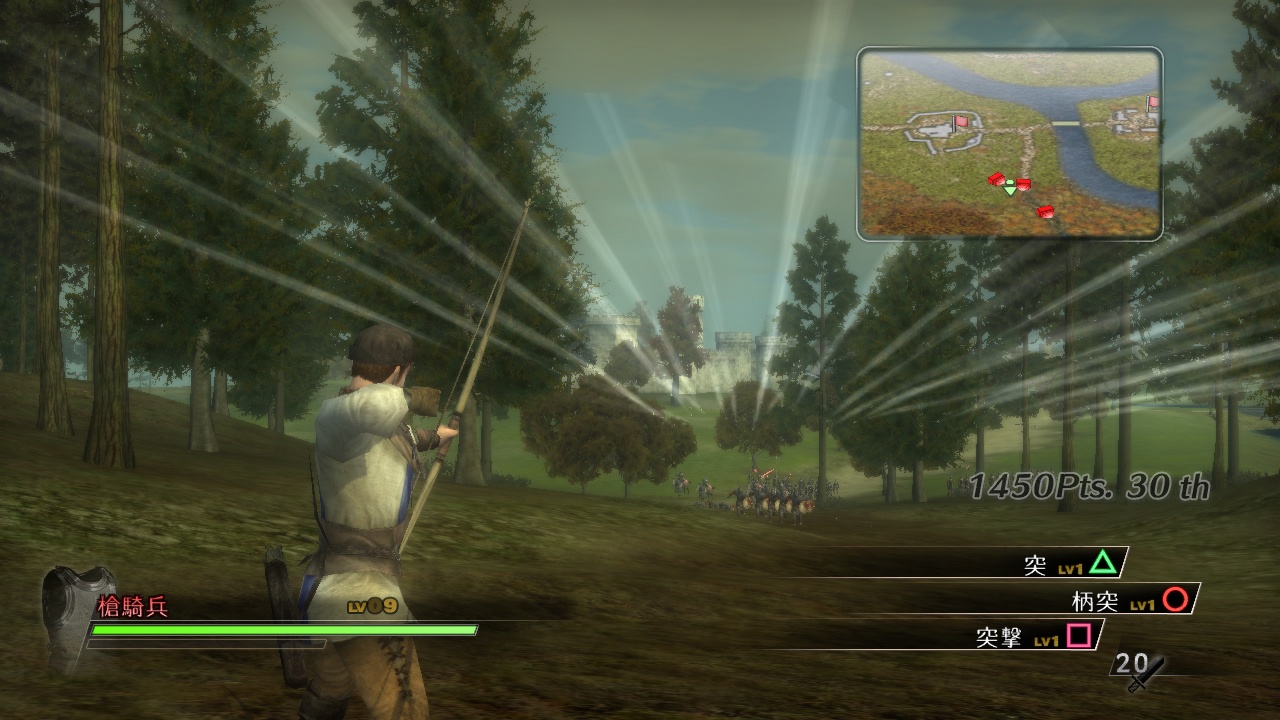Click the red flag at the western castle

(961, 121)
